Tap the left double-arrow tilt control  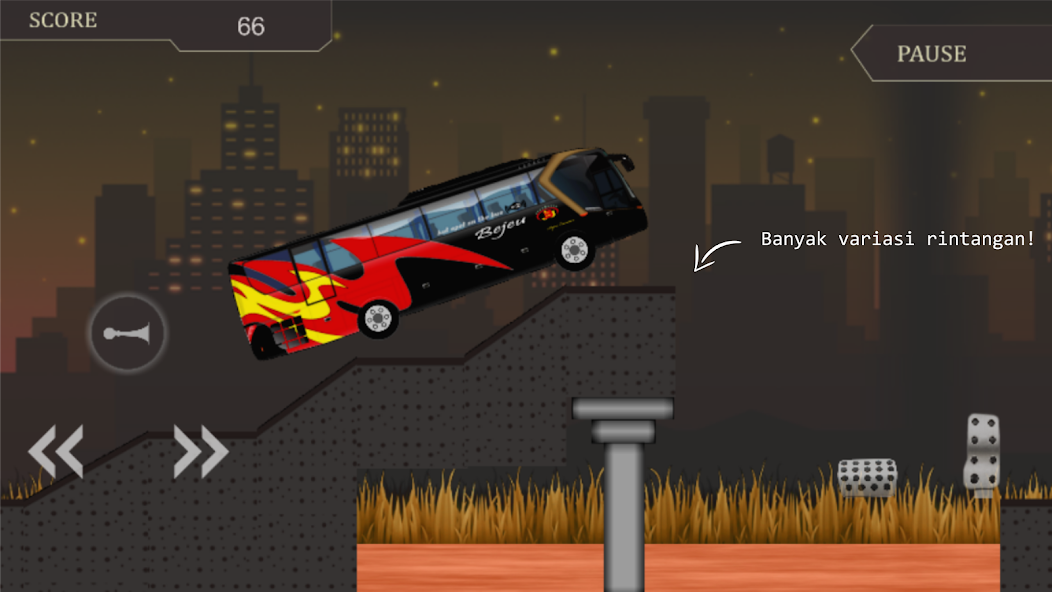(55, 451)
